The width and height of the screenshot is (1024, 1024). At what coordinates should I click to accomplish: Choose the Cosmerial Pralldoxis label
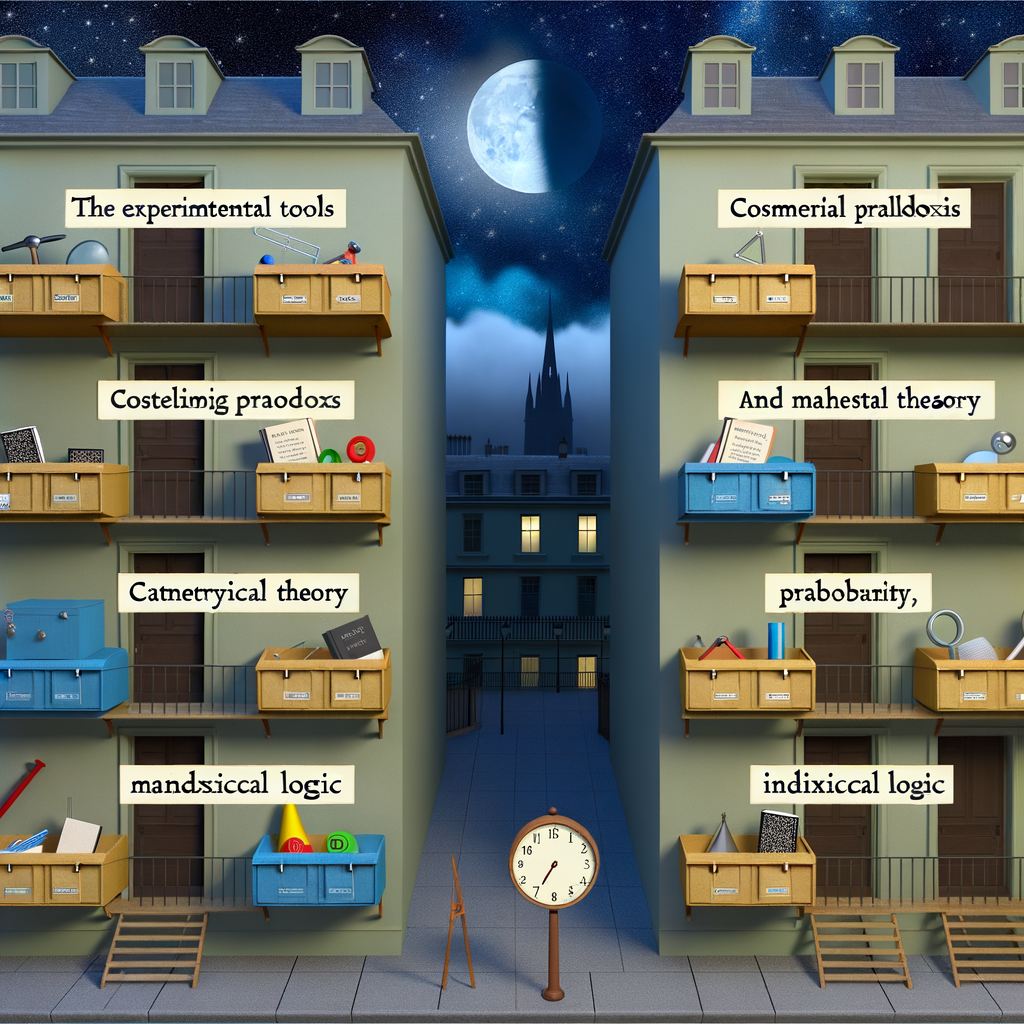tap(846, 211)
